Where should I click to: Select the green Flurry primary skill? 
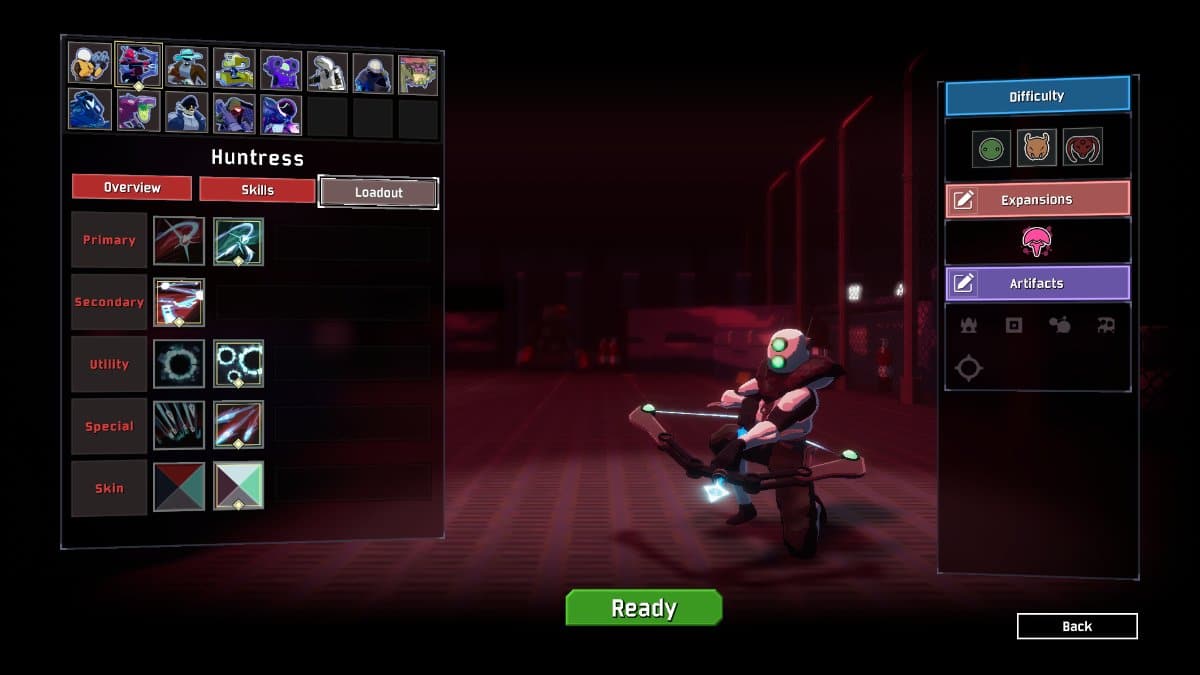click(x=238, y=241)
